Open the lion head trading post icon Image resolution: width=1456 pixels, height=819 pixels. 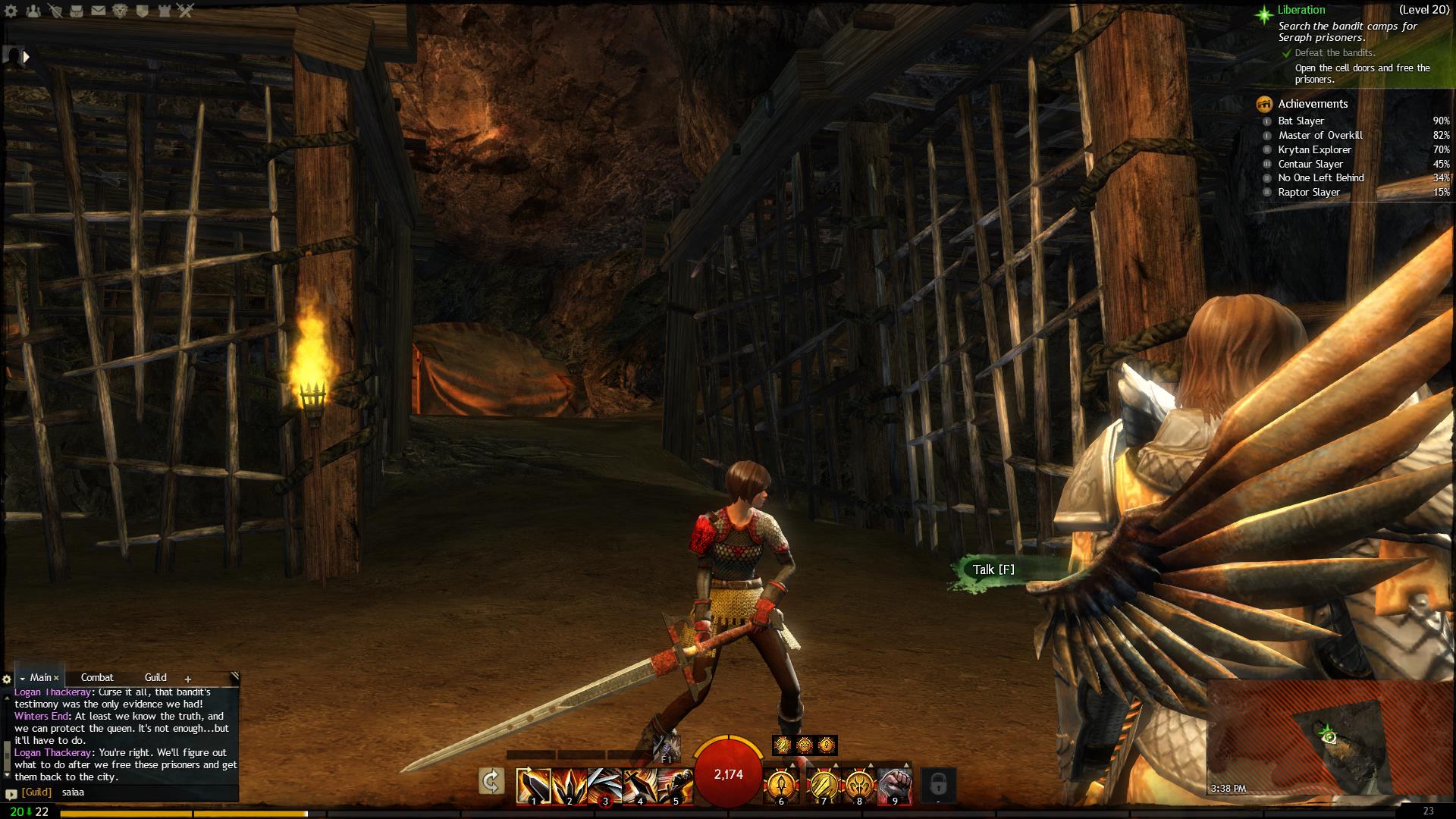[x=121, y=11]
